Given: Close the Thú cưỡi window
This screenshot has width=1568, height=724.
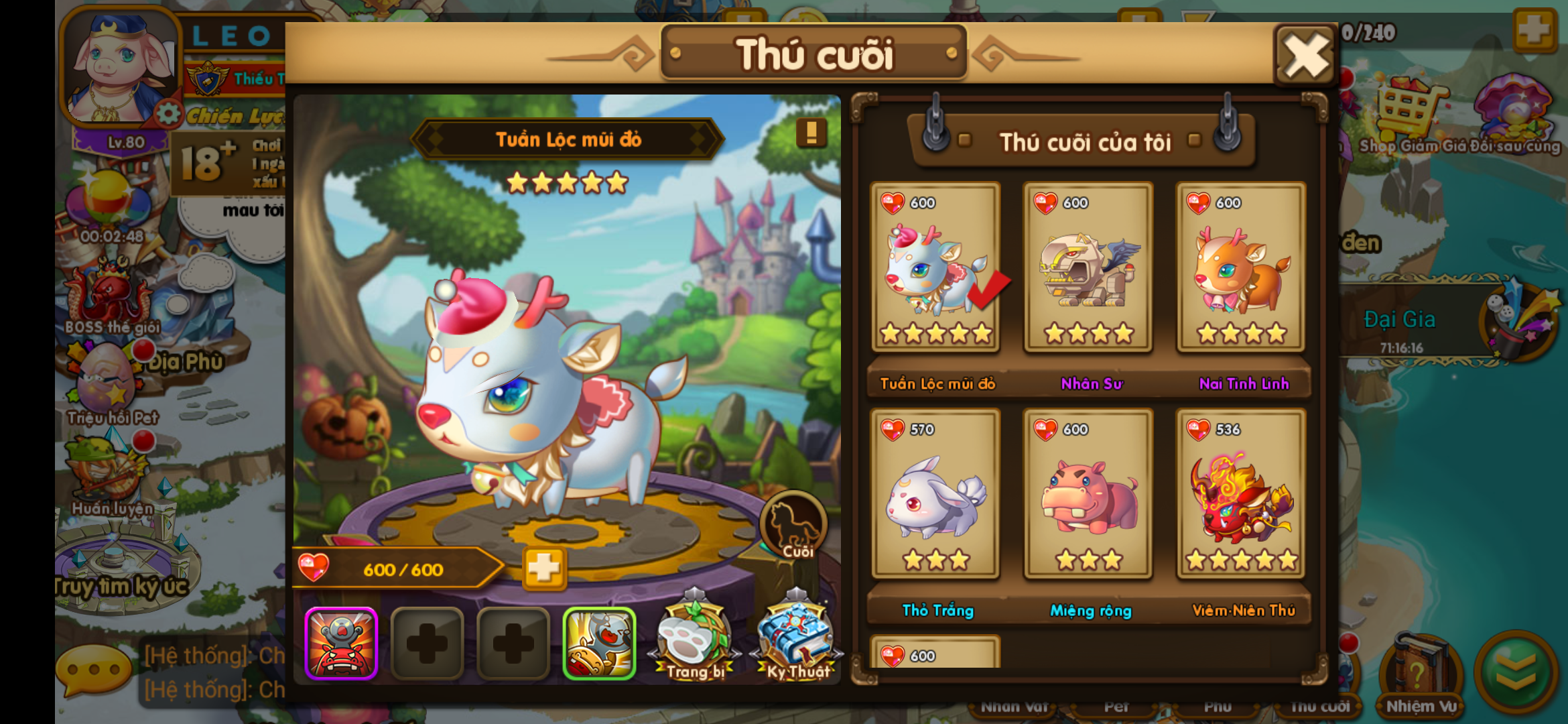Looking at the screenshot, I should pyautogui.click(x=1305, y=56).
